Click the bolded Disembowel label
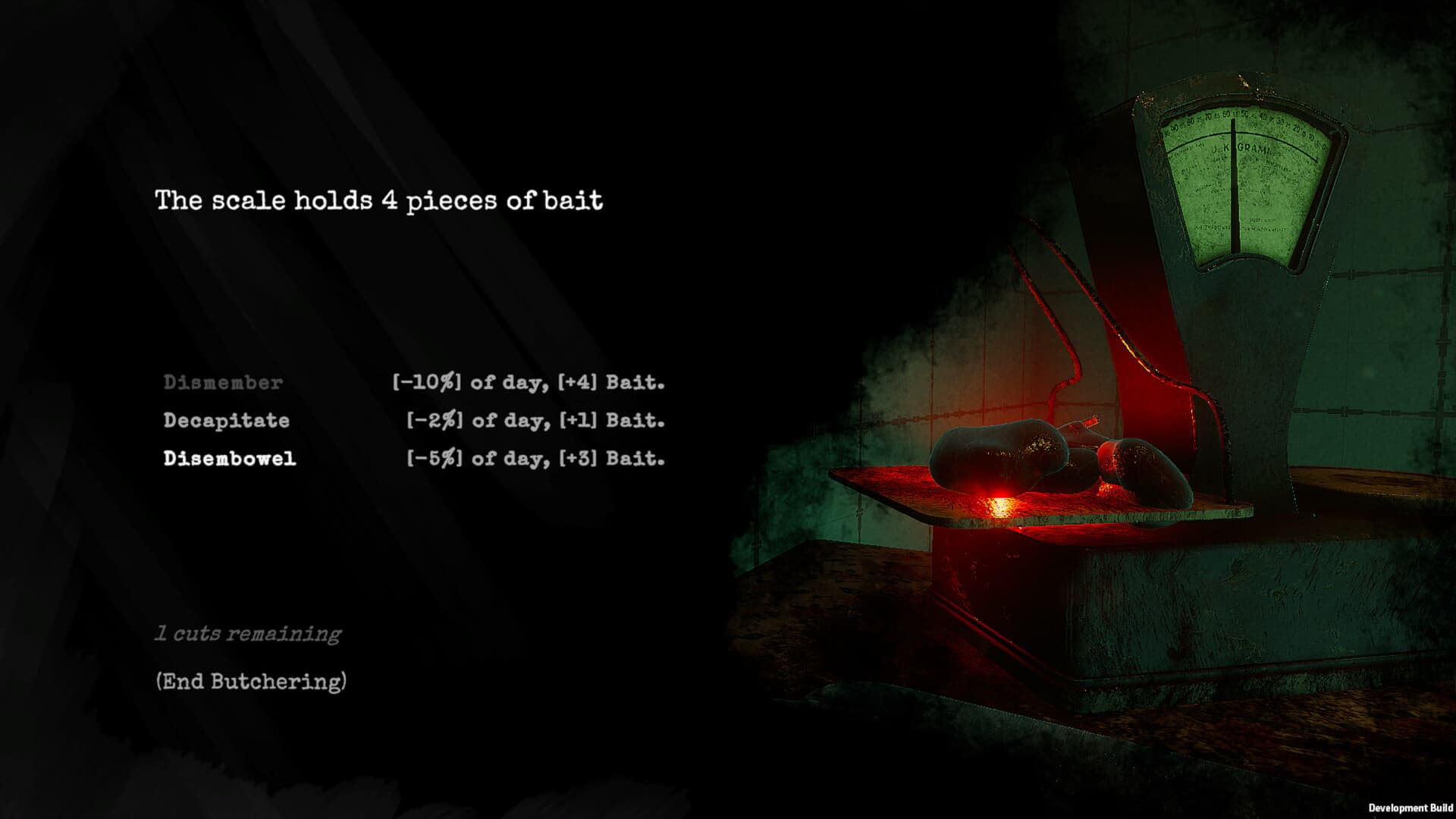This screenshot has width=1456, height=819. click(x=230, y=460)
